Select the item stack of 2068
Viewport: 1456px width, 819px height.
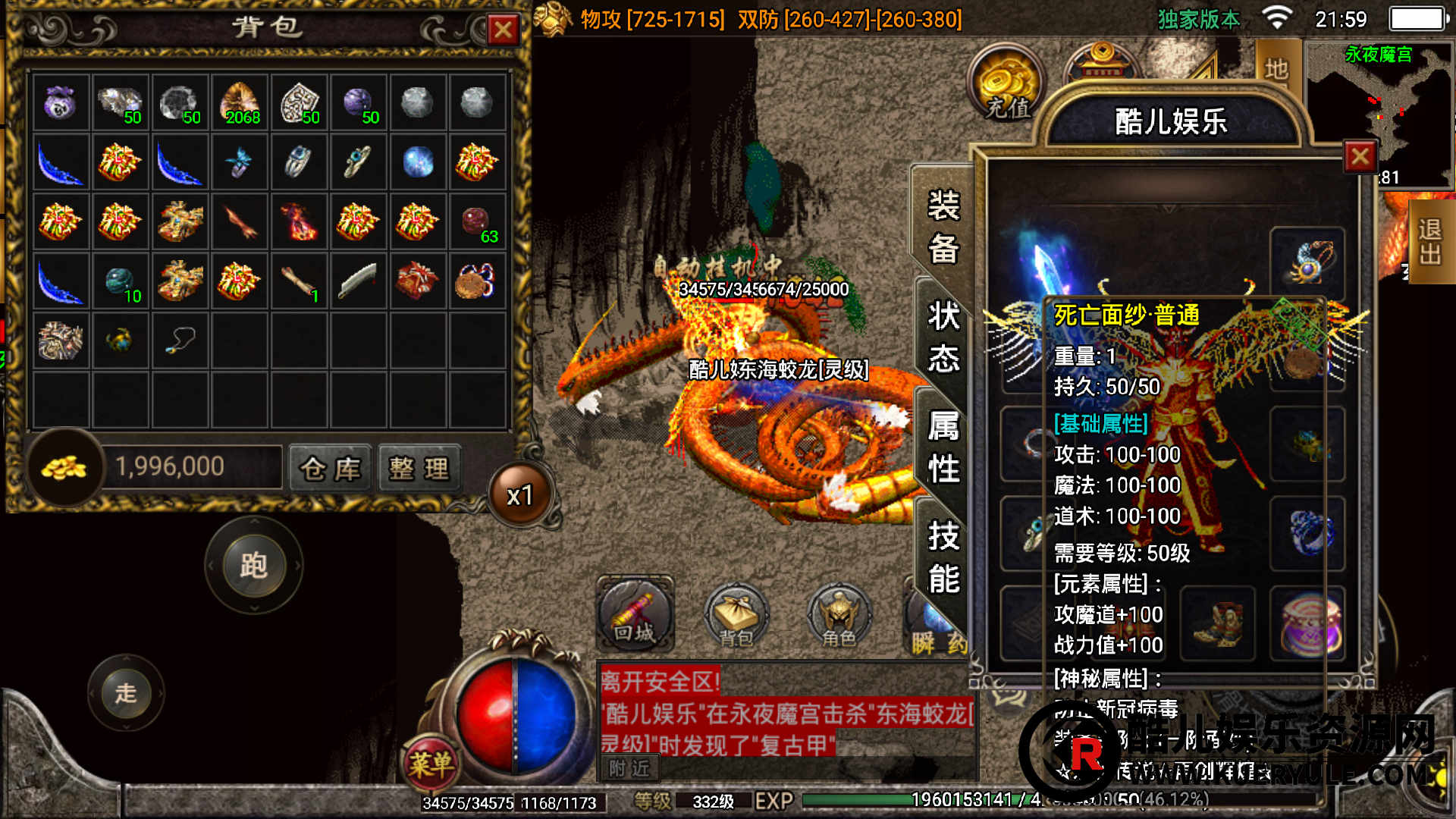tap(240, 103)
